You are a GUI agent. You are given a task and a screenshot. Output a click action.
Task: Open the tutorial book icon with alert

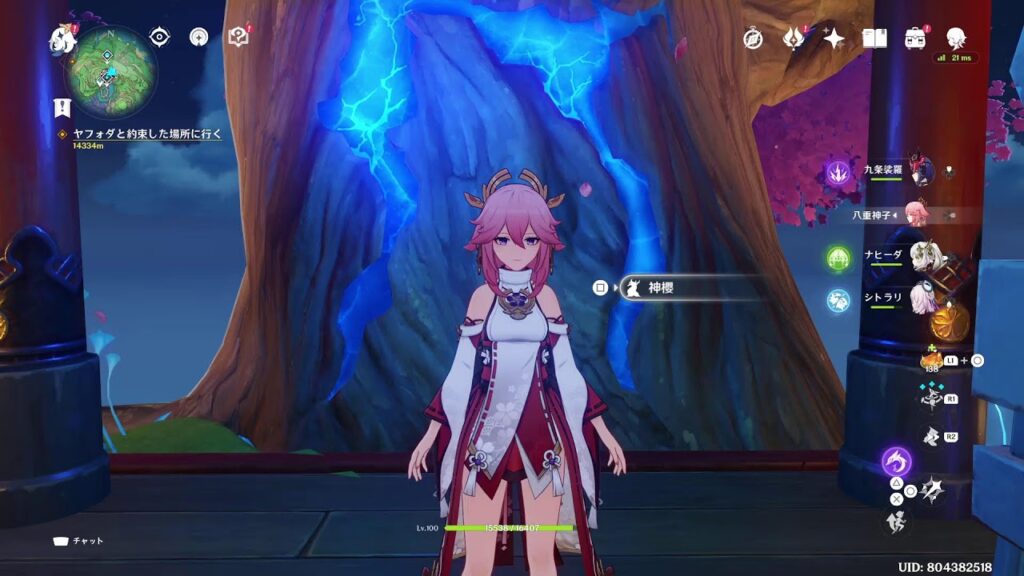(x=238, y=38)
